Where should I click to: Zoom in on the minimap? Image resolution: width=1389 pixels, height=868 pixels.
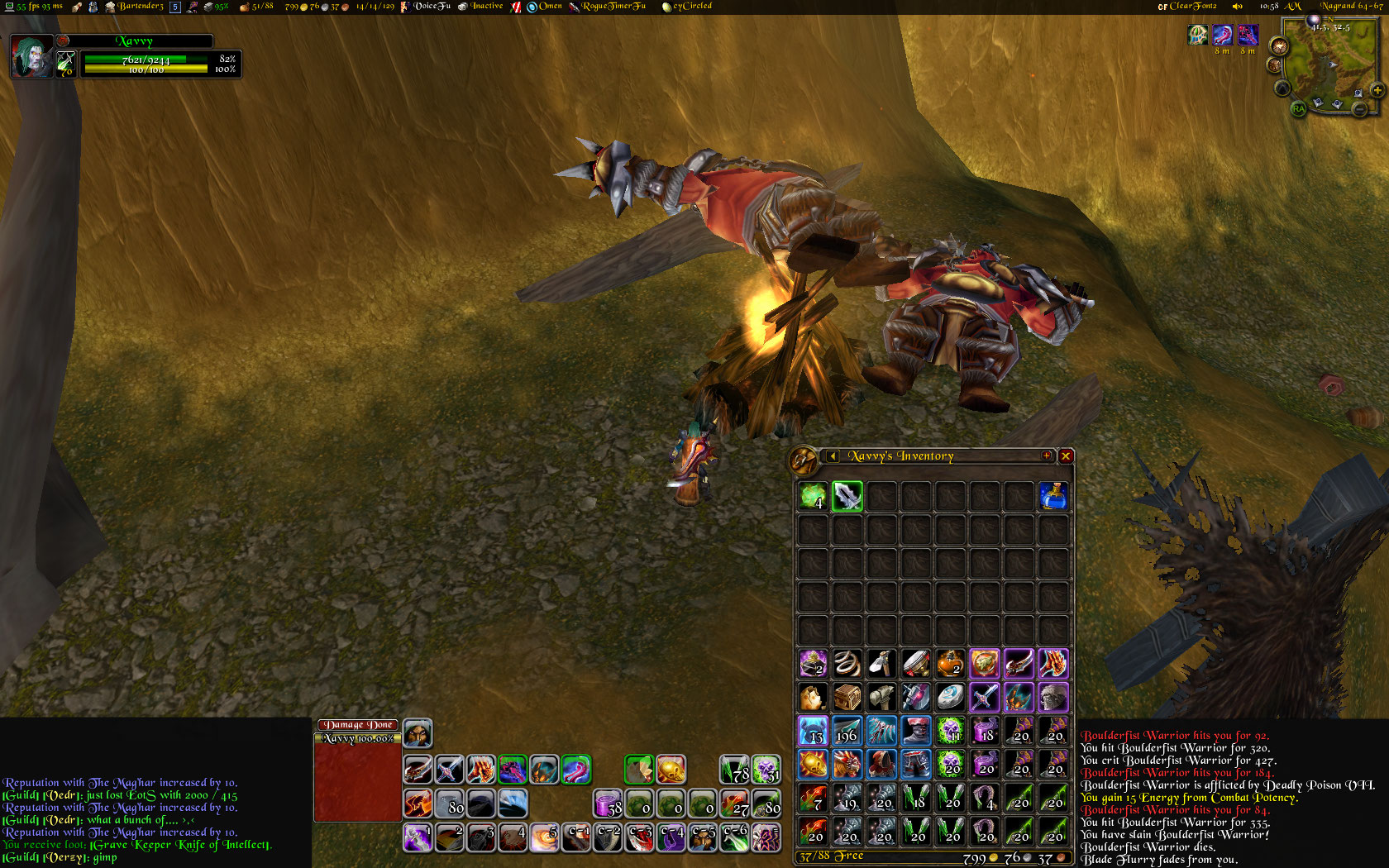[x=1377, y=89]
